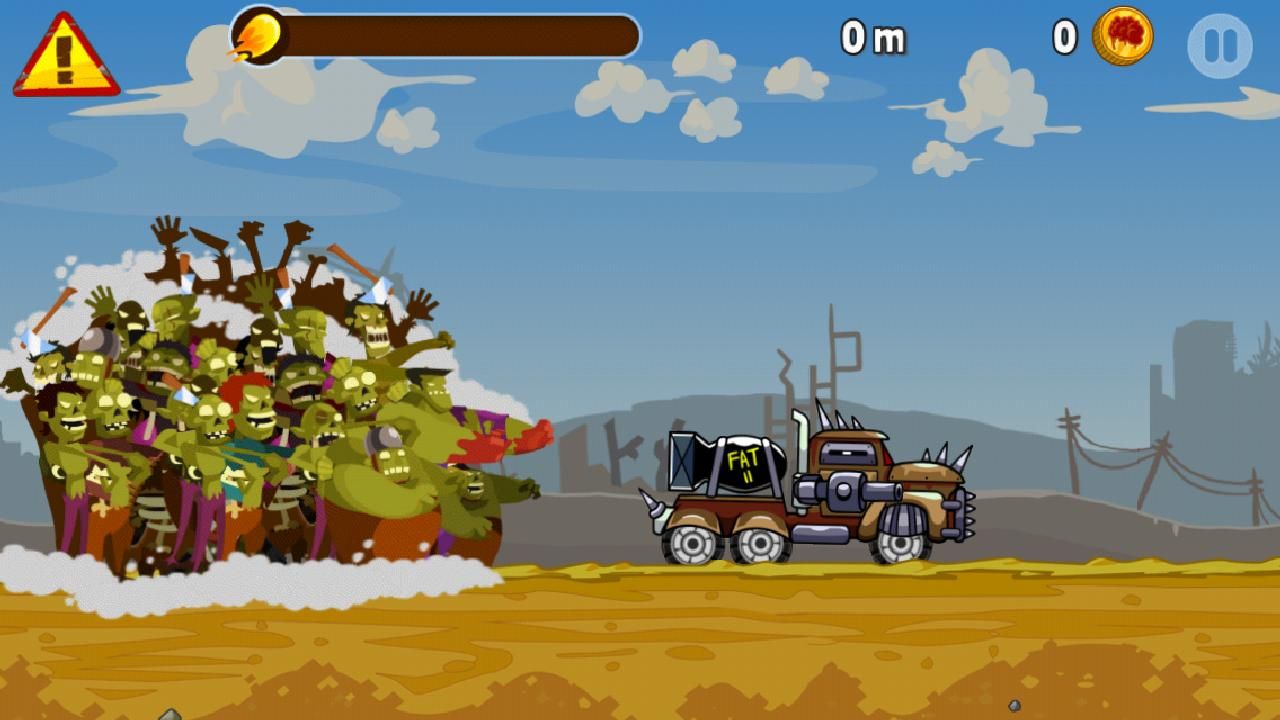1280x720 pixels.
Task: Tap the distance counter reading 0m
Action: tap(875, 40)
